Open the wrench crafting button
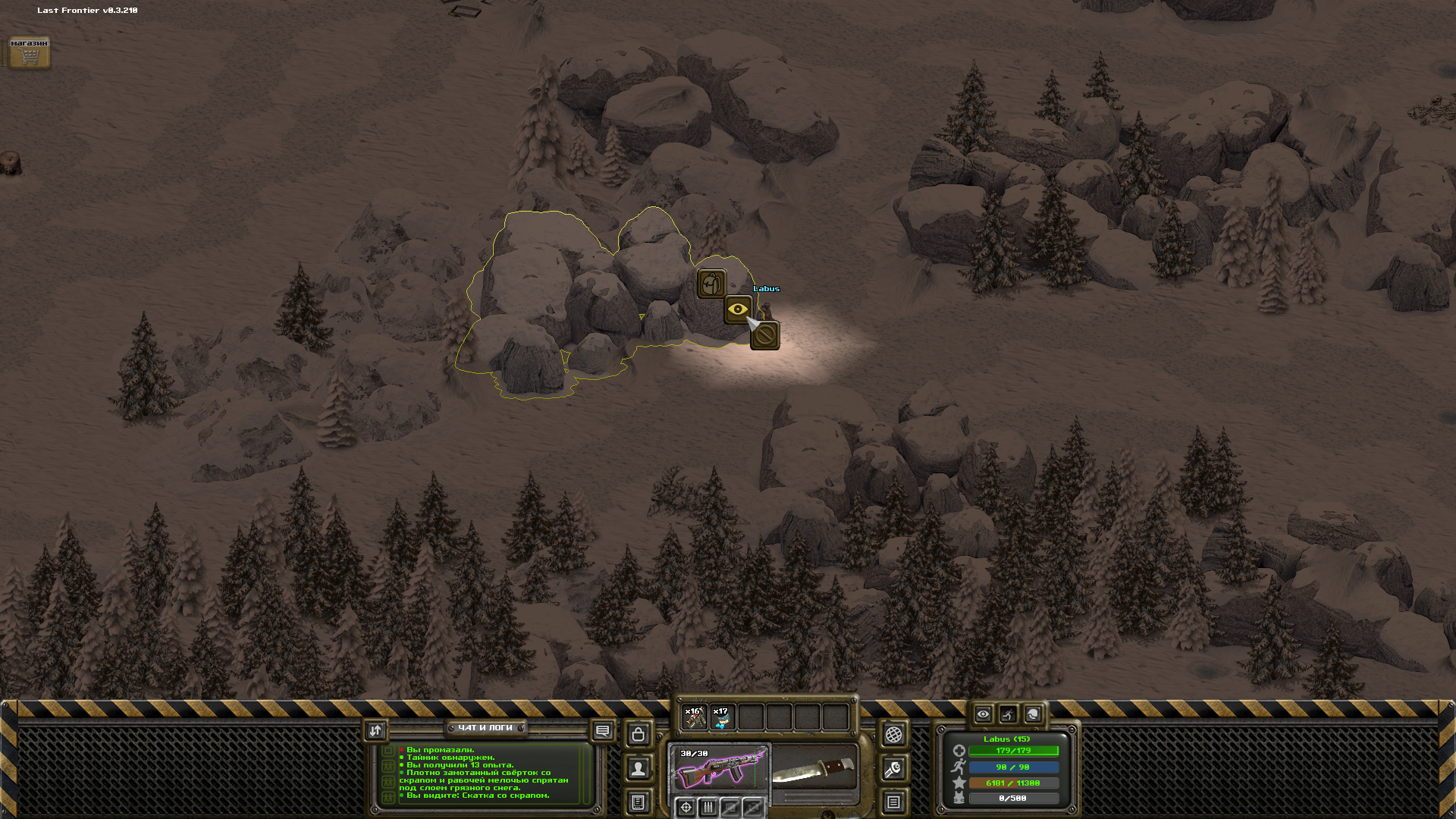1456x819 pixels. point(894,770)
